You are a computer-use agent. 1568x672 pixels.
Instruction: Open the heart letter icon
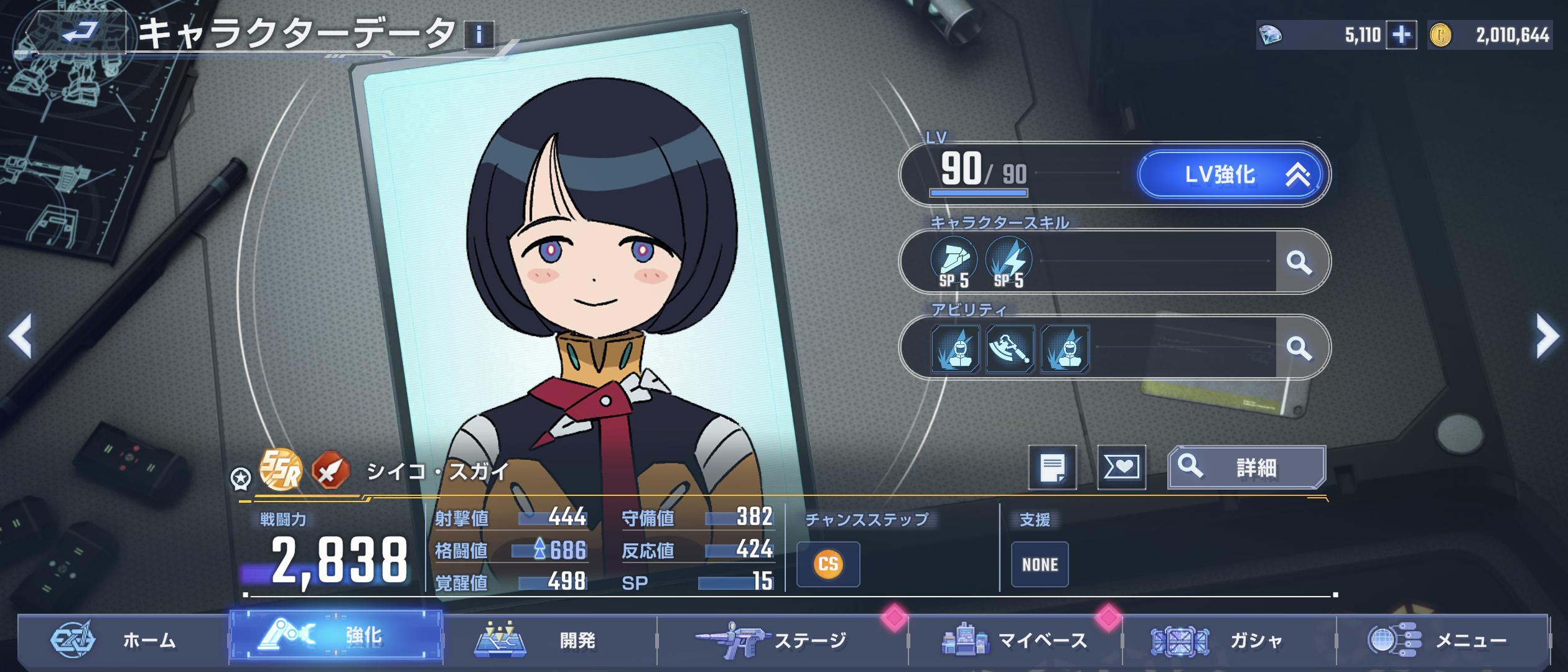(1121, 467)
